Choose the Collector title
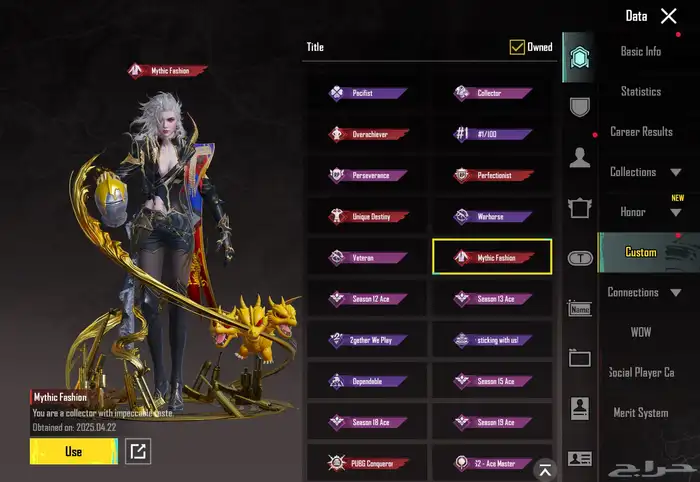Viewport: 700px width, 482px height. tap(492, 94)
